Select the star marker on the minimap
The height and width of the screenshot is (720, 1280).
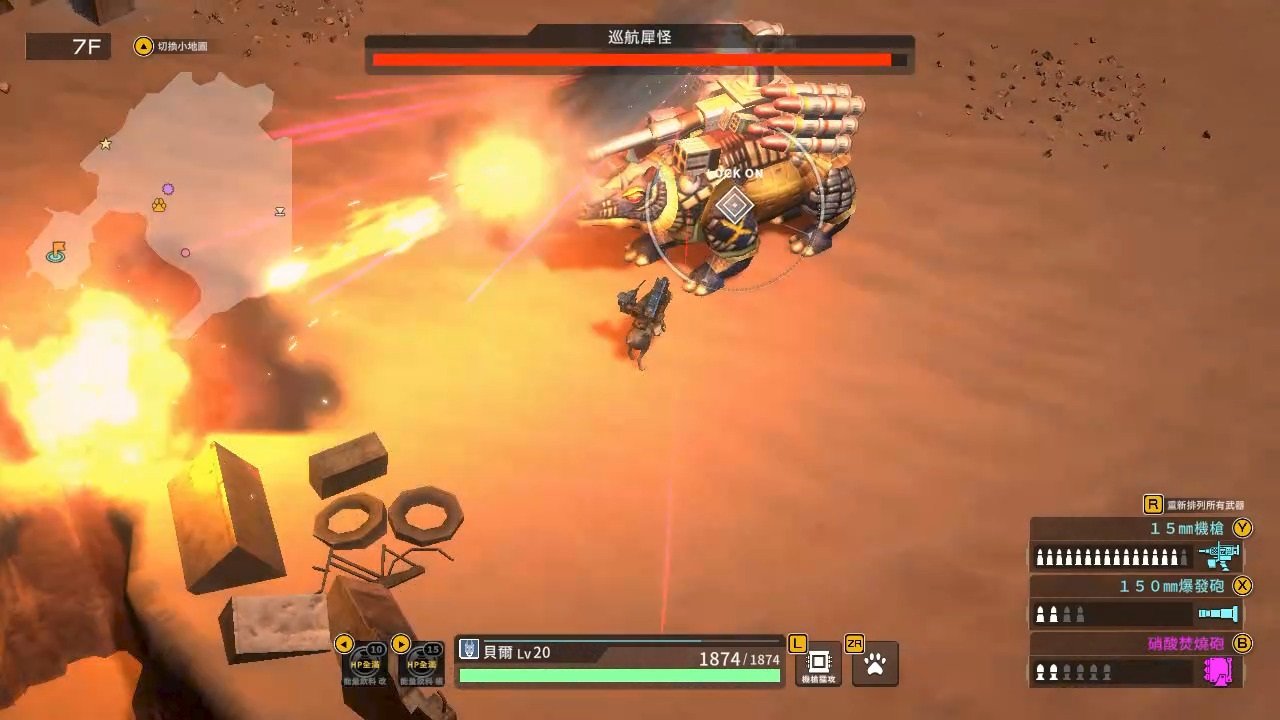[106, 144]
